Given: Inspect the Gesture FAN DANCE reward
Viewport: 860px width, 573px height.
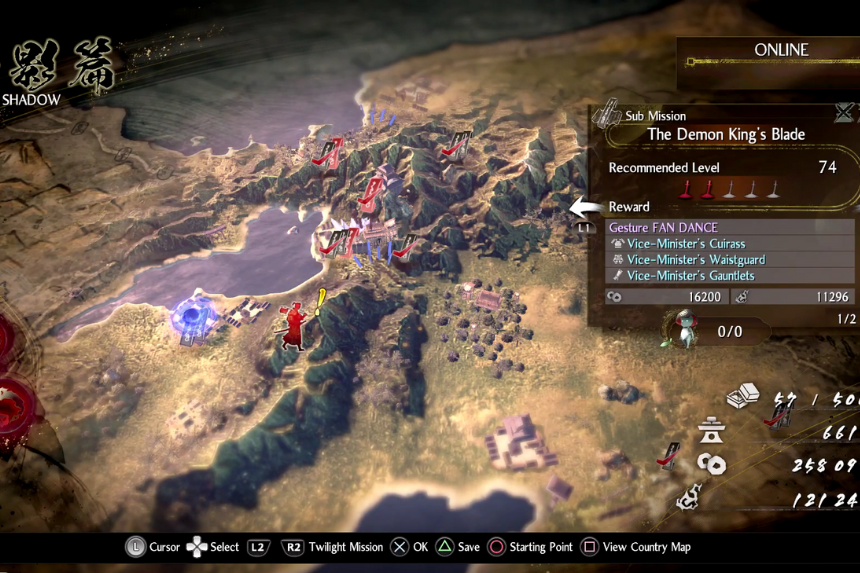Looking at the screenshot, I should (x=664, y=228).
